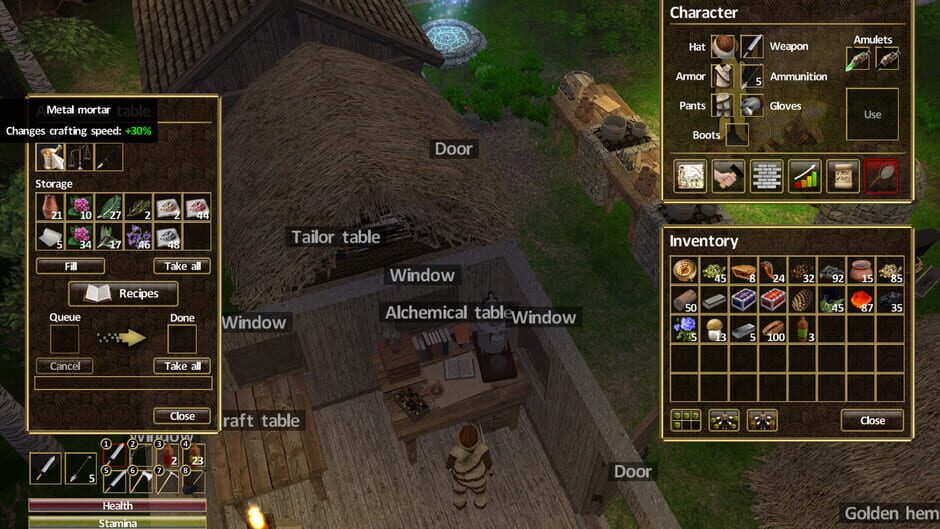Choose the green-tipped amulet slot
The height and width of the screenshot is (529, 940).
[x=857, y=59]
